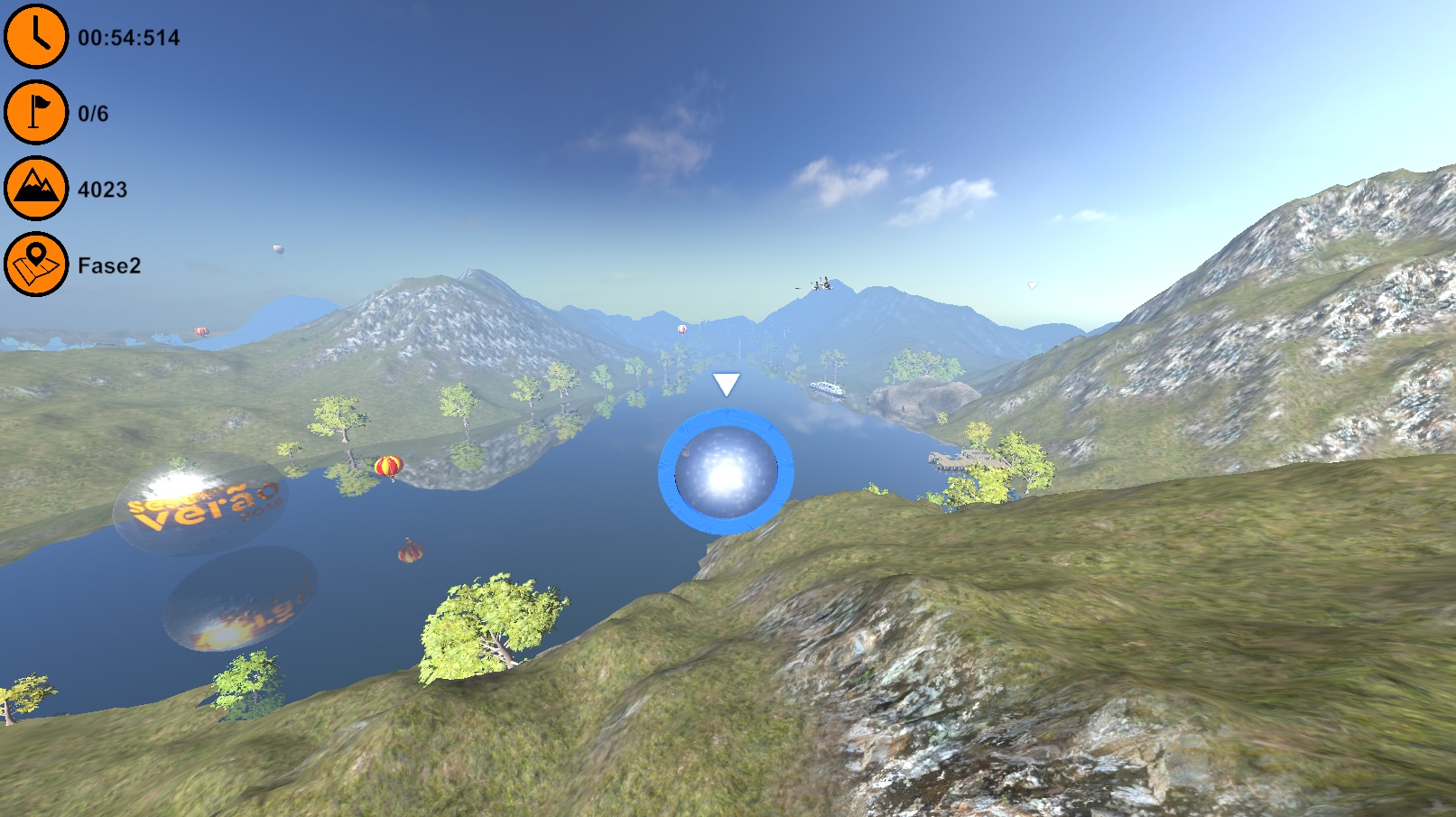Click the clock icon showing elapsed time
This screenshot has width=1456, height=817.
(x=34, y=38)
